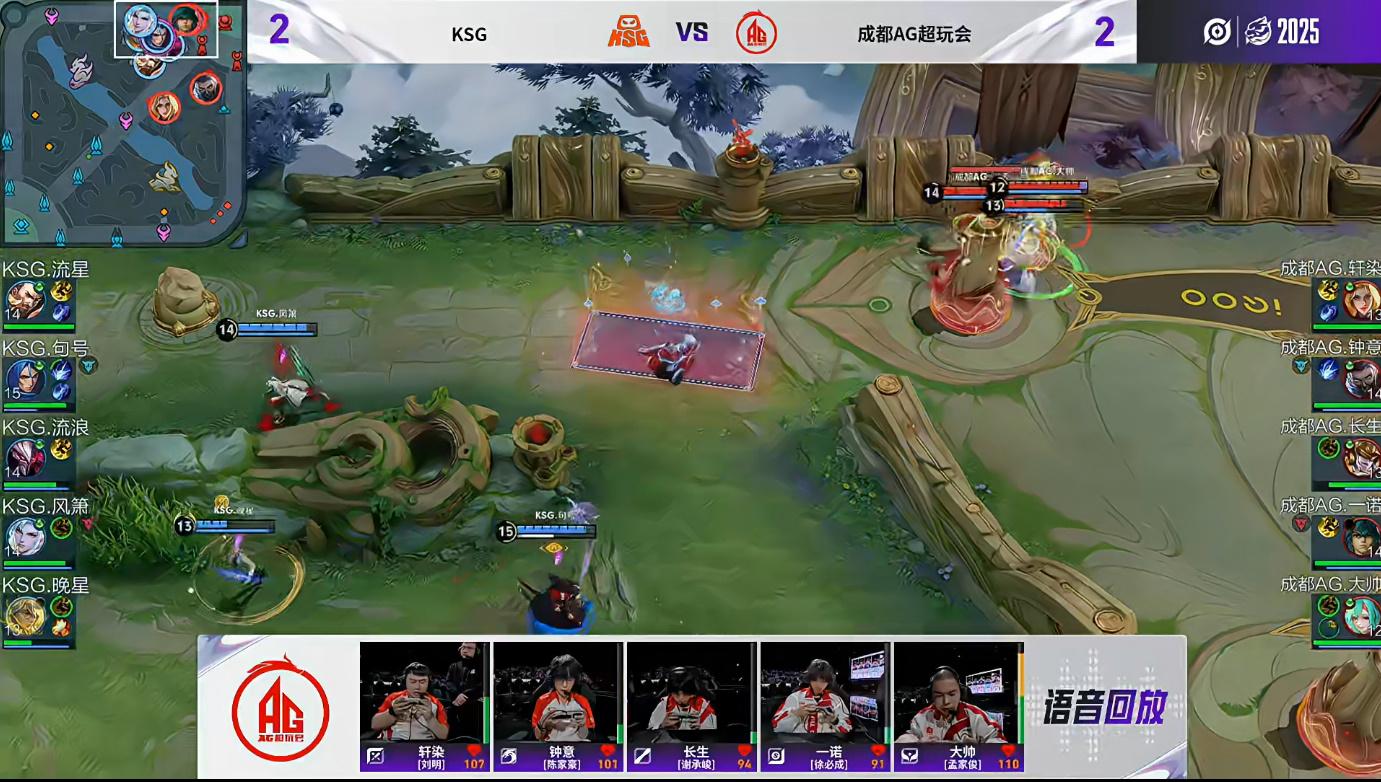The height and width of the screenshot is (782, 1381).
Task: Open 轩染 [刘明] player camera feed
Action: (424, 692)
